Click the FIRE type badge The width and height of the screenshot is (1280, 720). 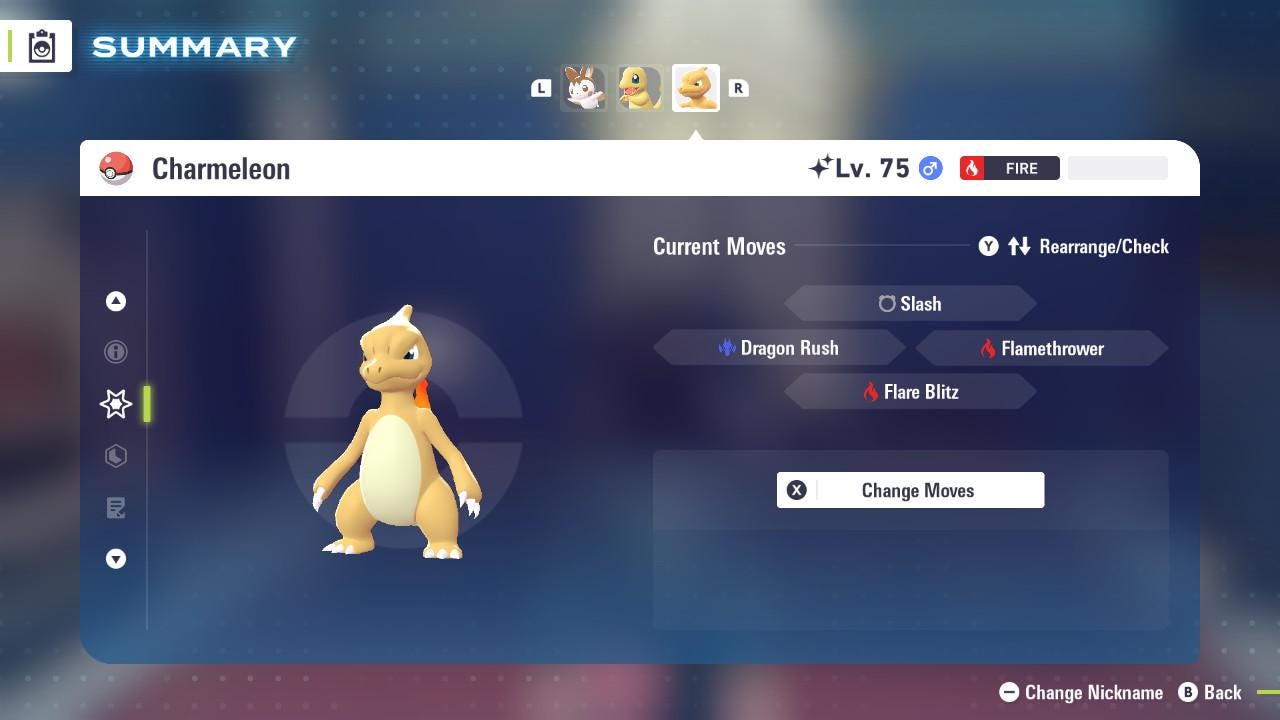coord(1009,168)
